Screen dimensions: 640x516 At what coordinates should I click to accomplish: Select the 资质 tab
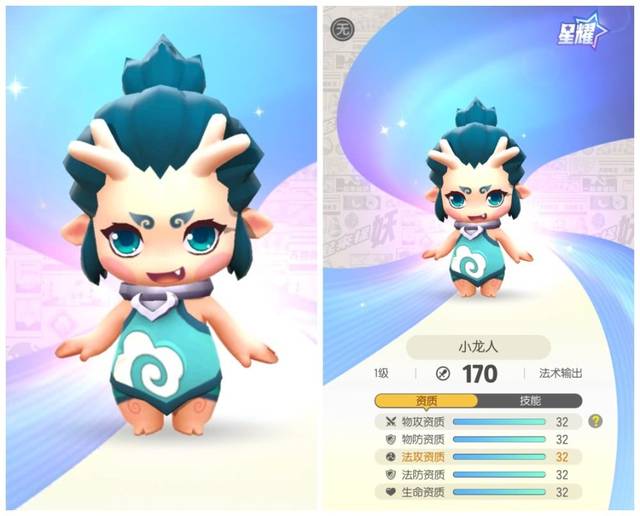426,400
